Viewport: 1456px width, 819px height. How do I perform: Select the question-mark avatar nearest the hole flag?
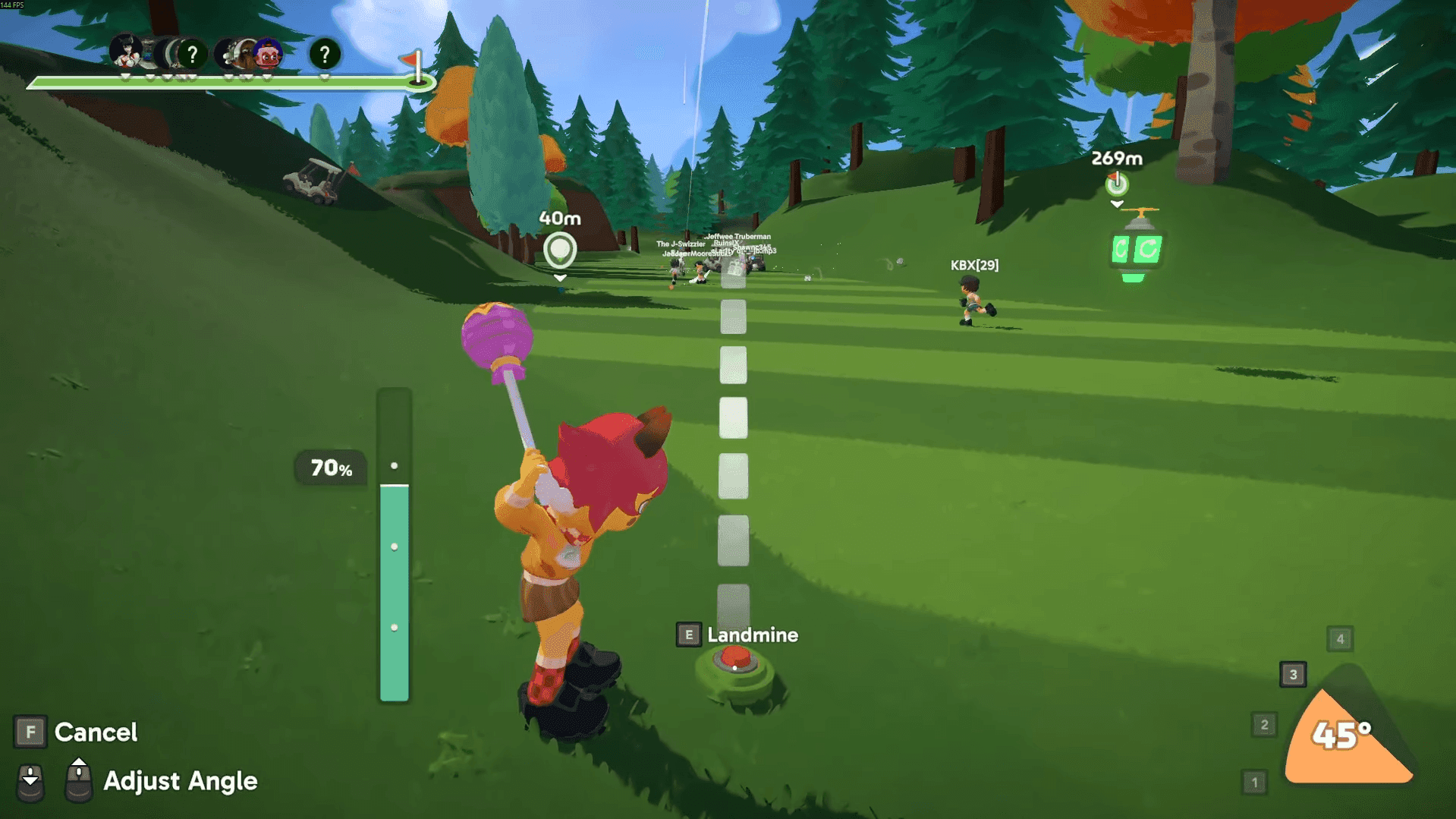click(x=325, y=54)
